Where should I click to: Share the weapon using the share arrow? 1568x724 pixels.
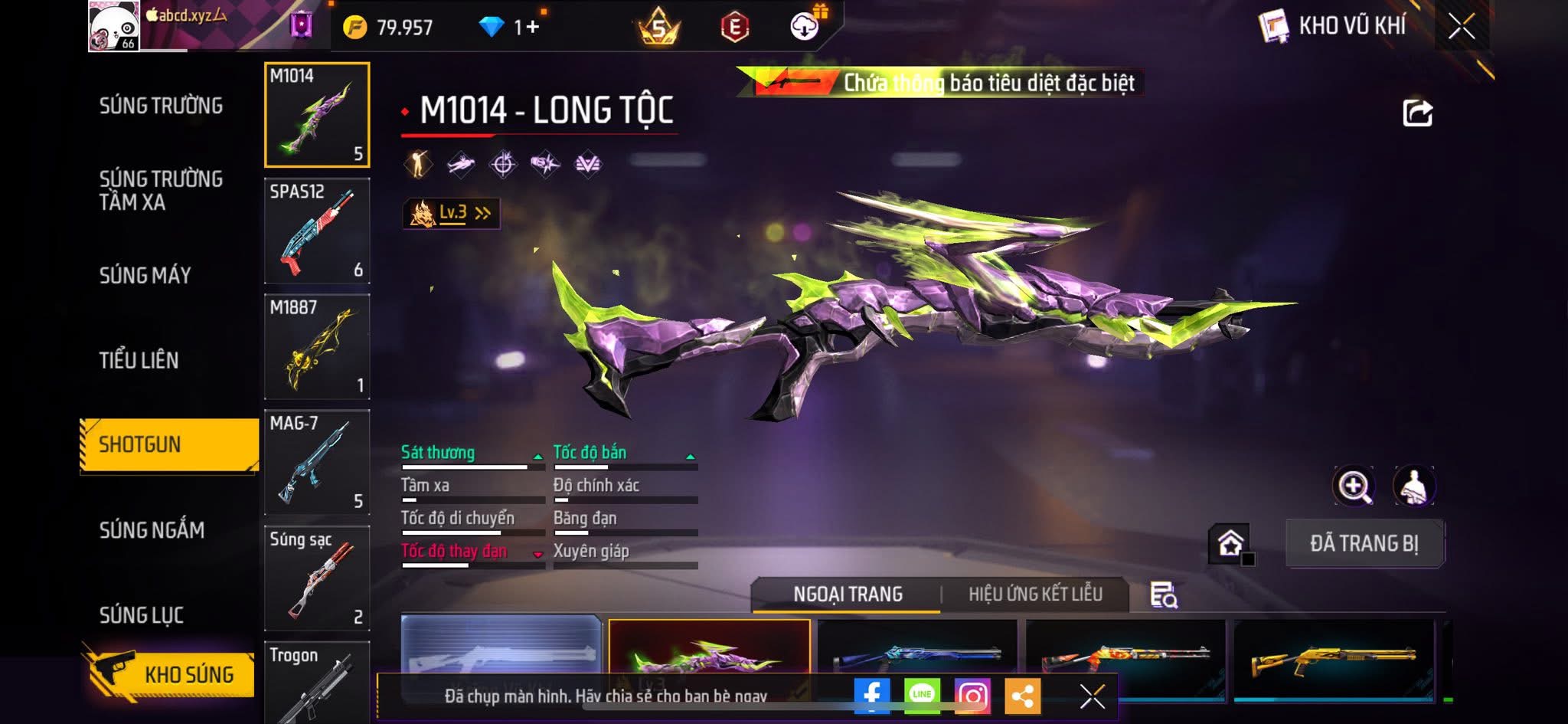[1417, 113]
